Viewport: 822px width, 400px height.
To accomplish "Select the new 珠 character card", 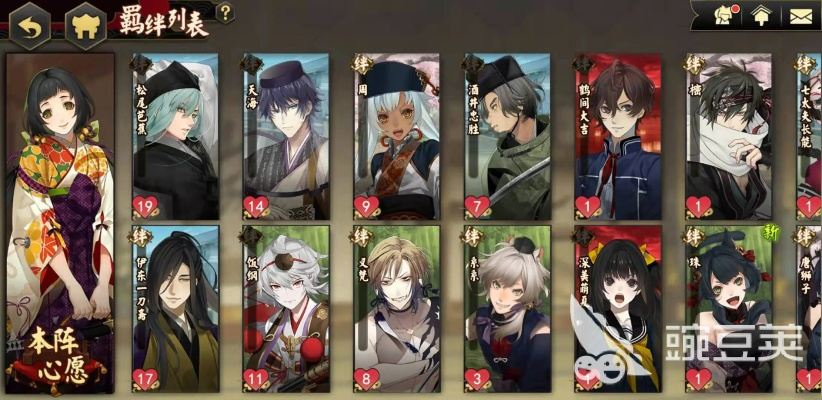I will (x=727, y=309).
